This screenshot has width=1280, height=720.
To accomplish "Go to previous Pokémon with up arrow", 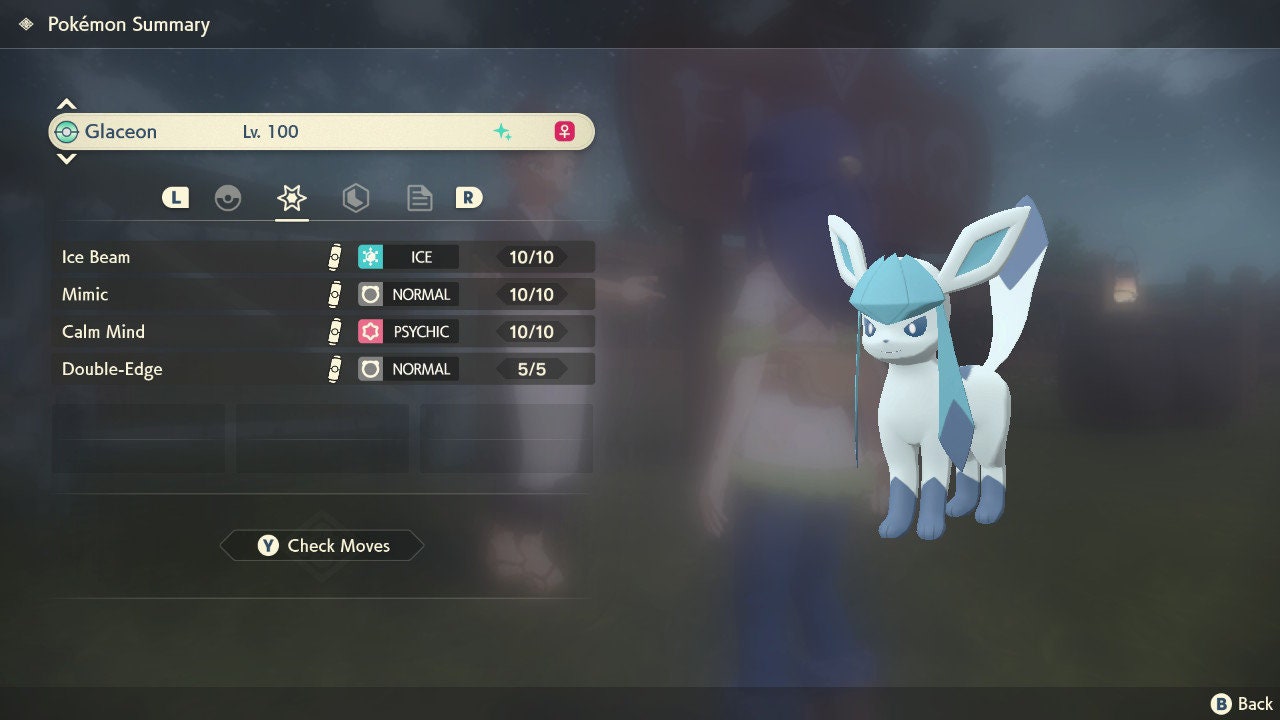I will (66, 104).
